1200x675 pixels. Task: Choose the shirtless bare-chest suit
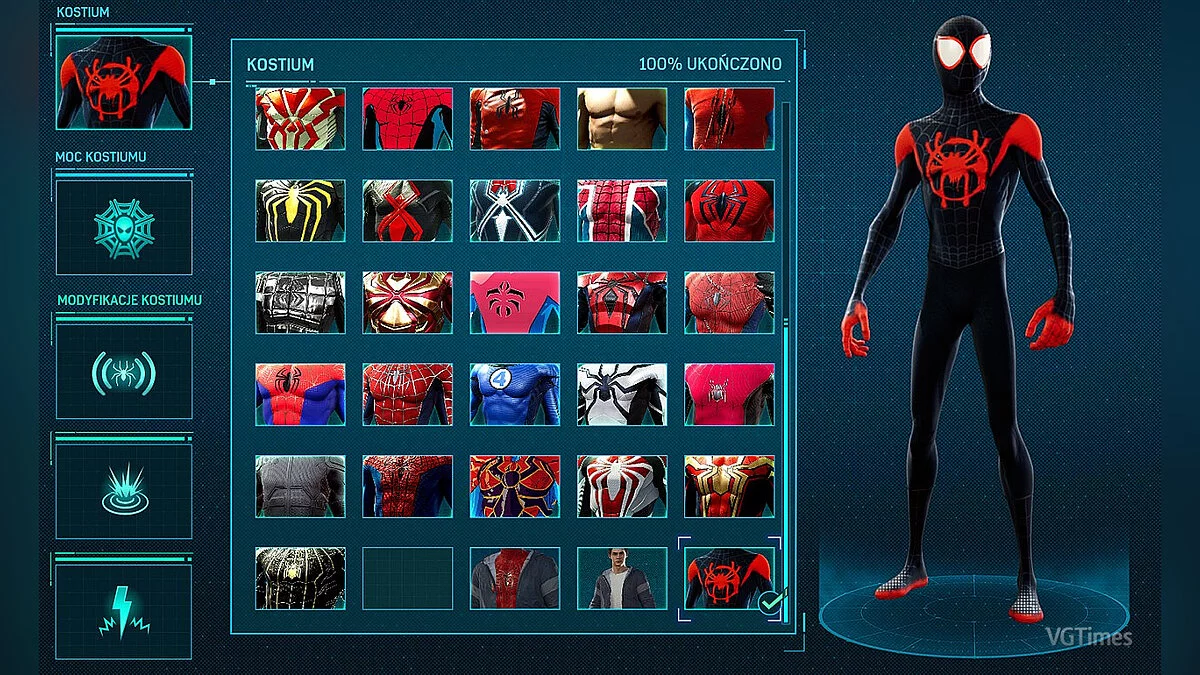point(622,118)
